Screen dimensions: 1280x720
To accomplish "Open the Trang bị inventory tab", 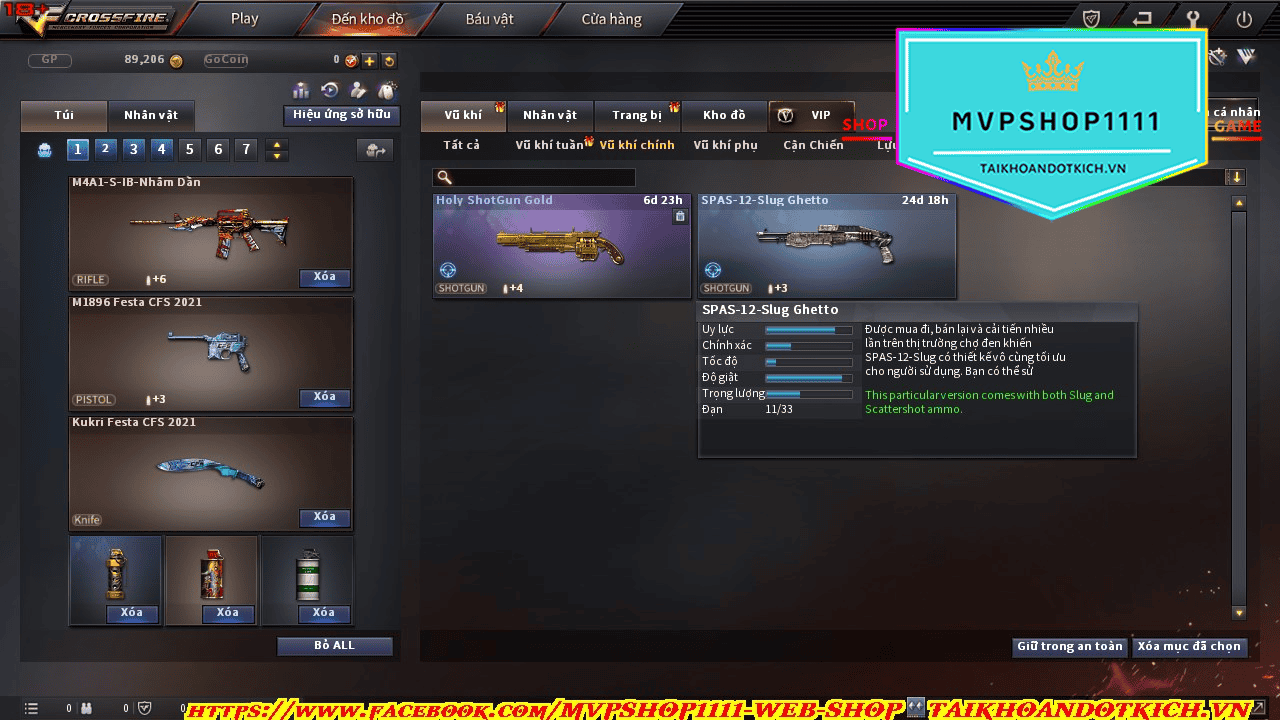I will pyautogui.click(x=637, y=115).
